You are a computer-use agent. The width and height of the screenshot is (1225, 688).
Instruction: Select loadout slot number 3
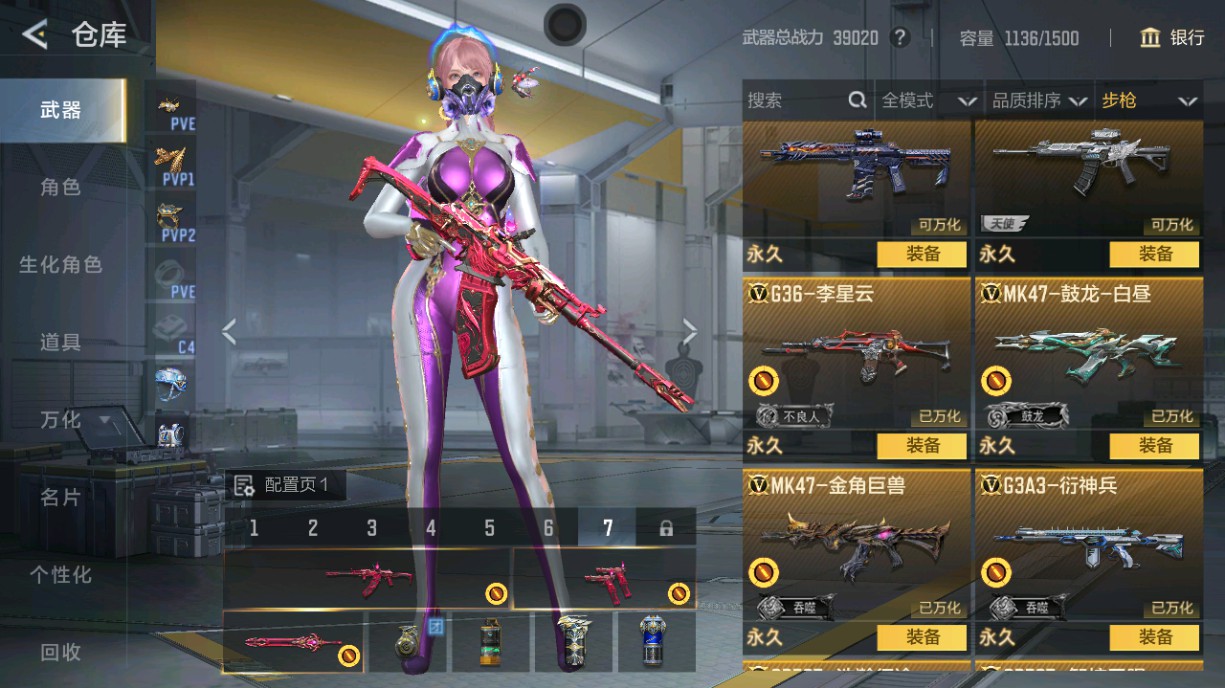tap(372, 528)
